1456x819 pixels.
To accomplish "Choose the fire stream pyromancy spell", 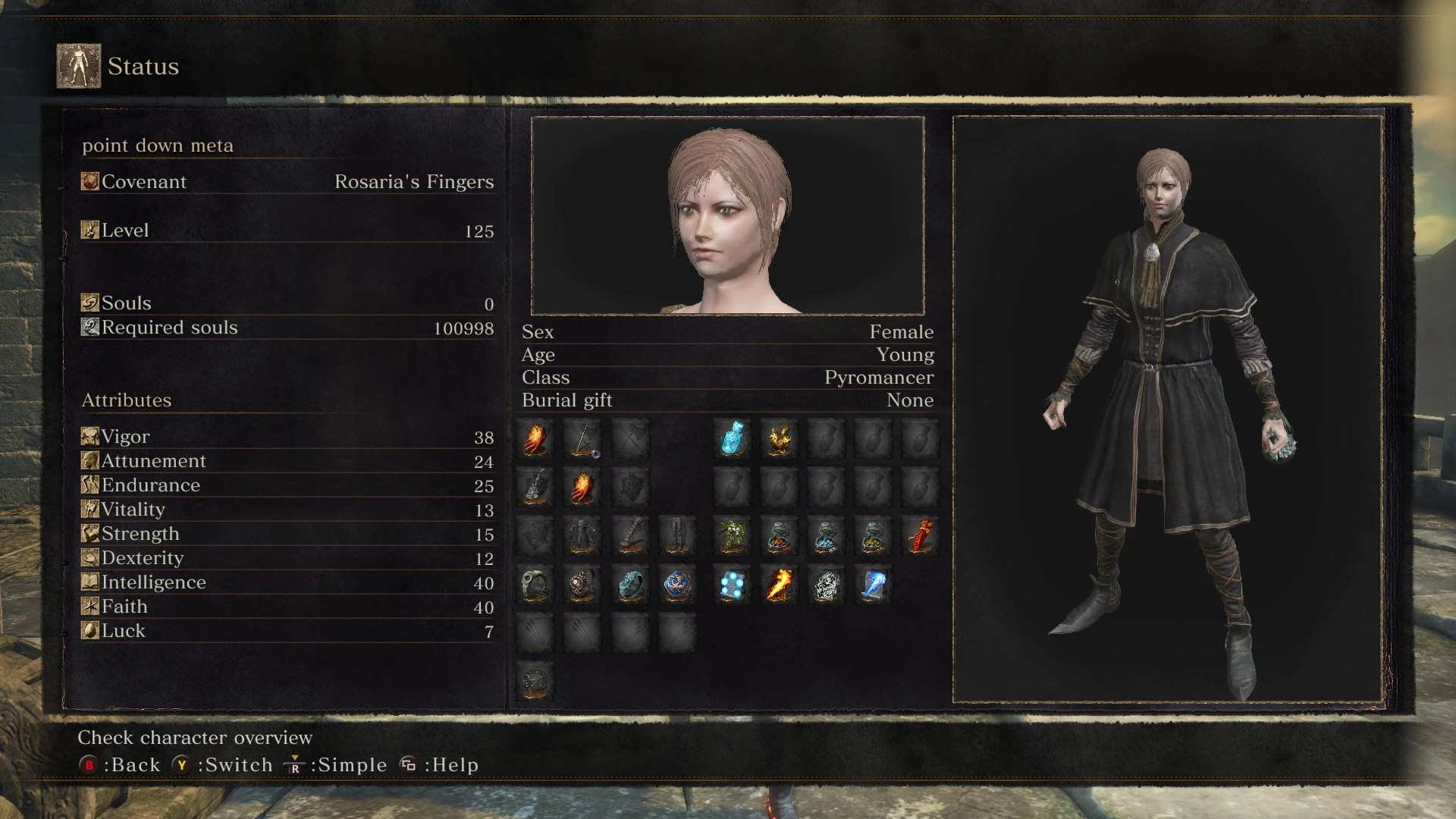I will pos(779,585).
